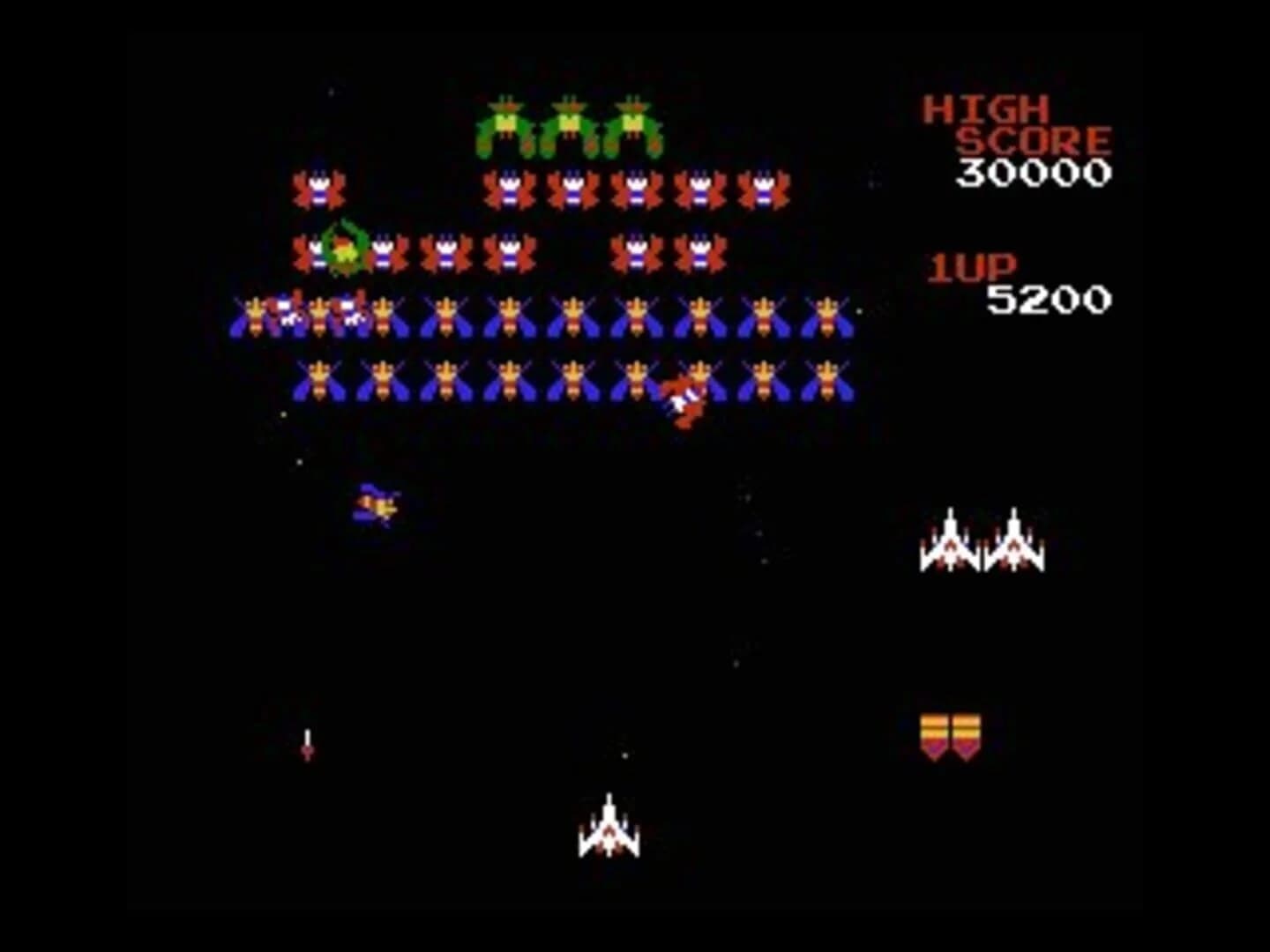Click the rightmost bee in the fifth row

[826, 381]
